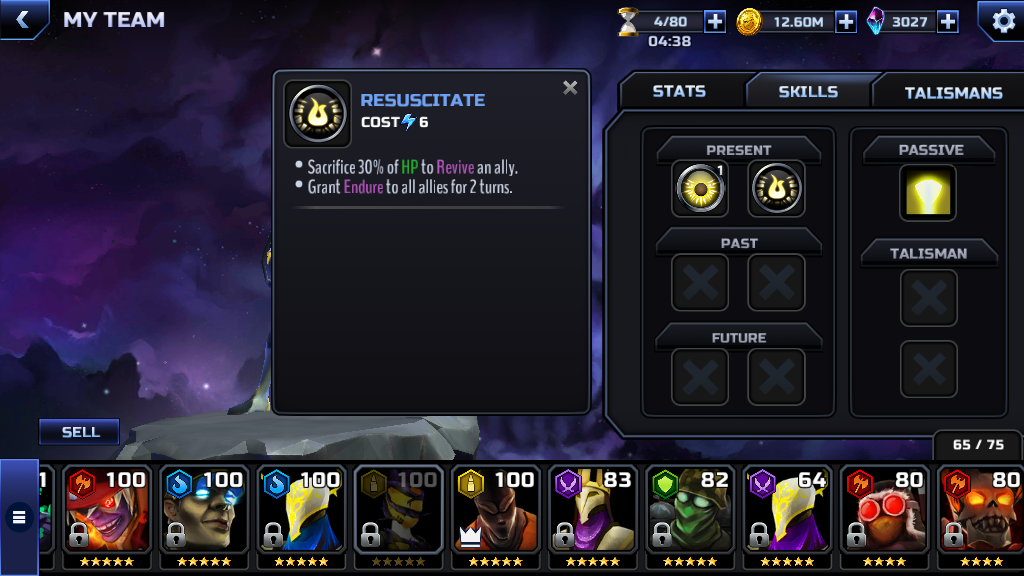The height and width of the screenshot is (576, 1024).
Task: Open the gear settings menu
Action: [1001, 20]
